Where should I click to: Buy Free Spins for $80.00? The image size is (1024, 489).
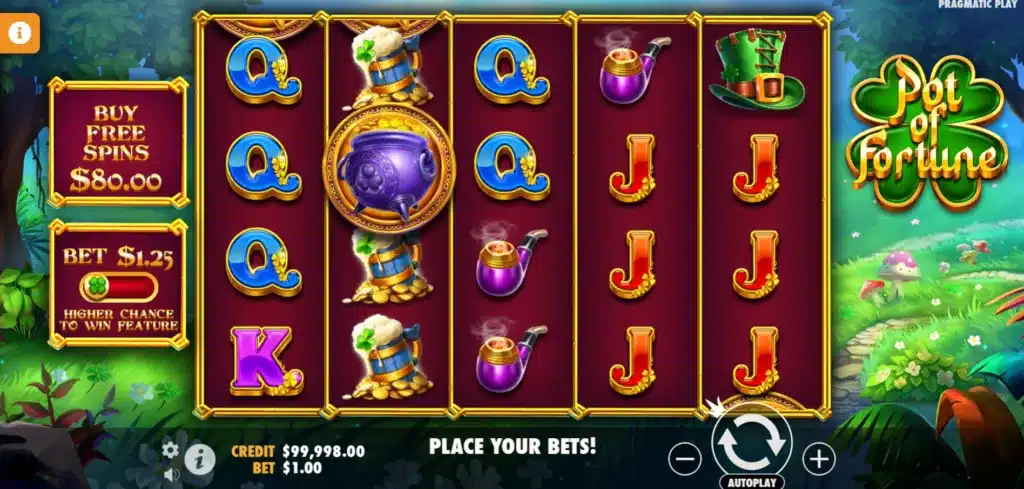click(118, 144)
